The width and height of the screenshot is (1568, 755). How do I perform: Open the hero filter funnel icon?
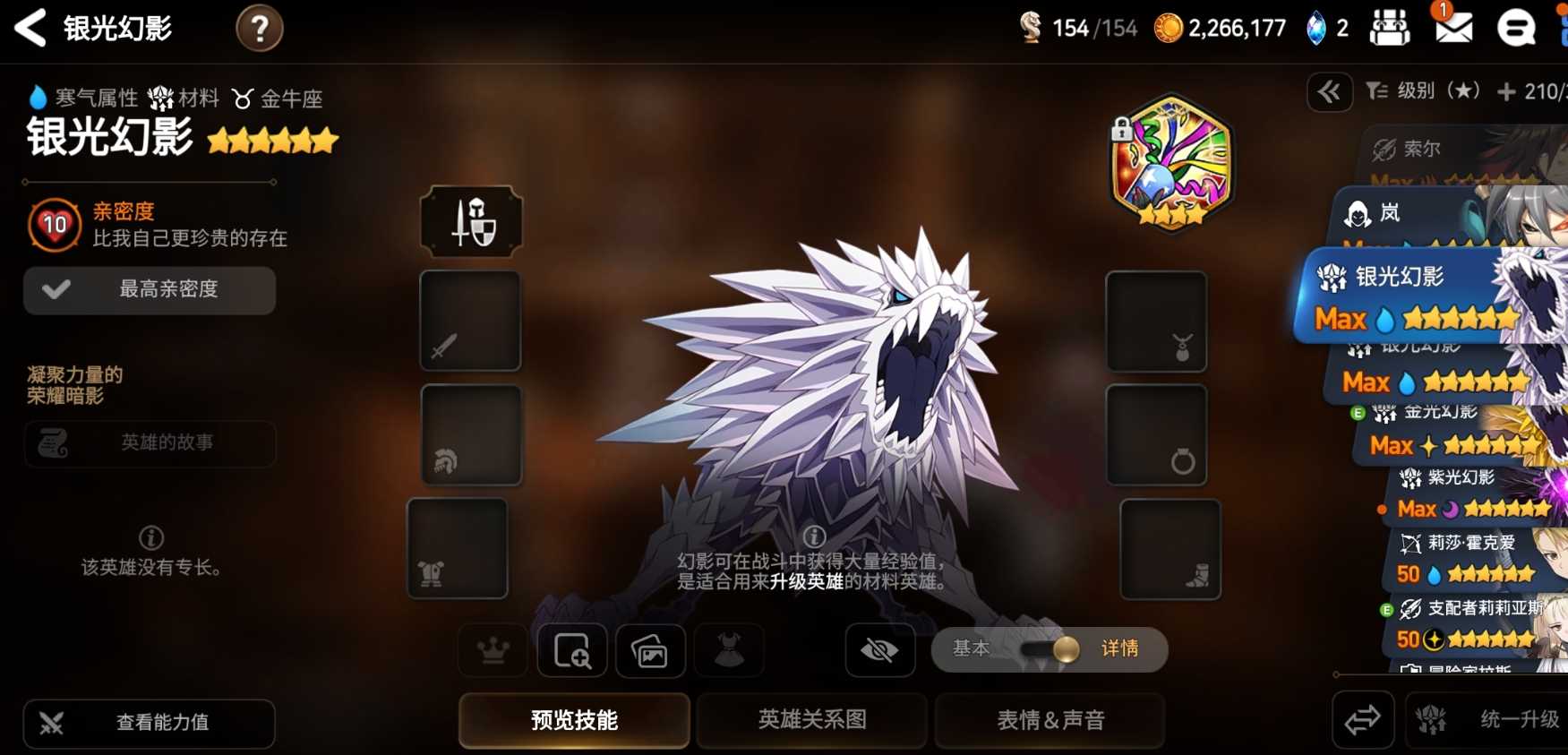click(x=1377, y=90)
